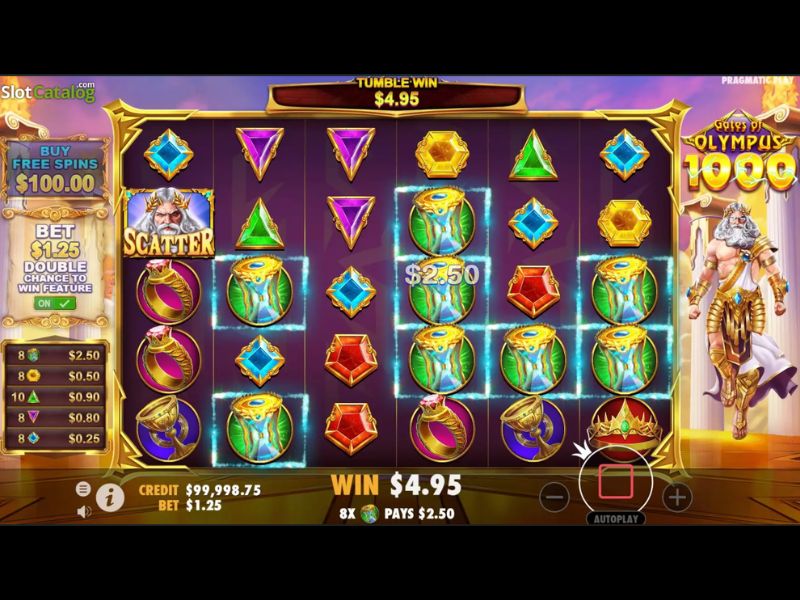Decrease the bet with the minus button
This screenshot has width=800, height=600.
(557, 496)
